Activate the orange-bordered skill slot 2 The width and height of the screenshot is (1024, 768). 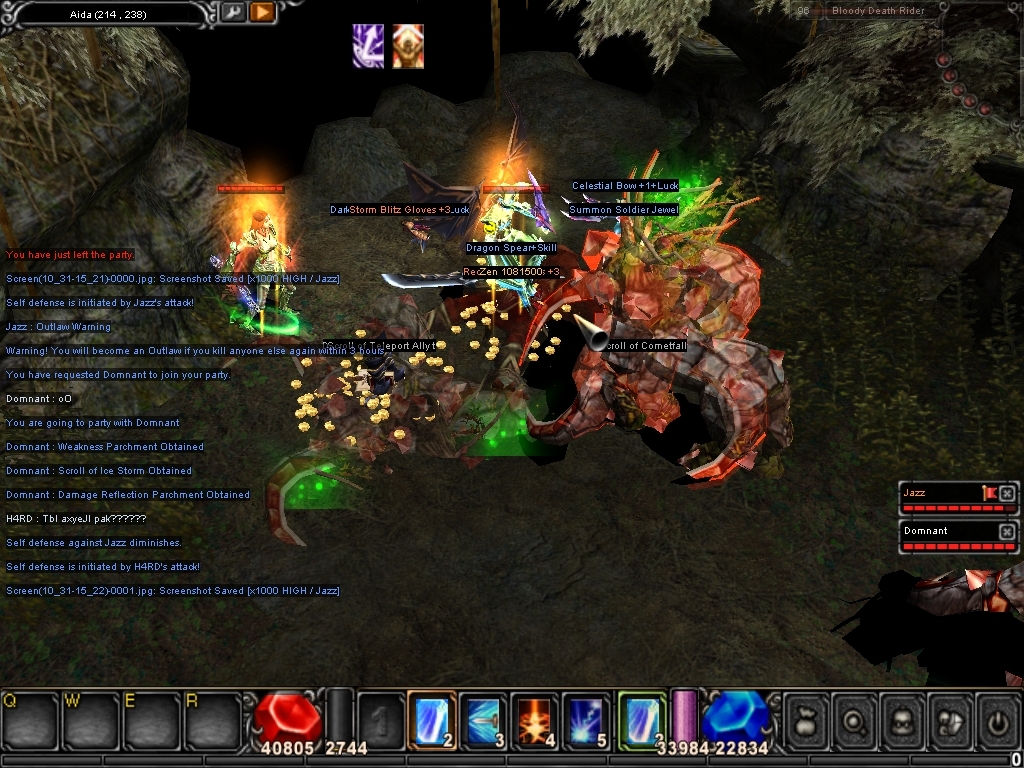tap(432, 719)
